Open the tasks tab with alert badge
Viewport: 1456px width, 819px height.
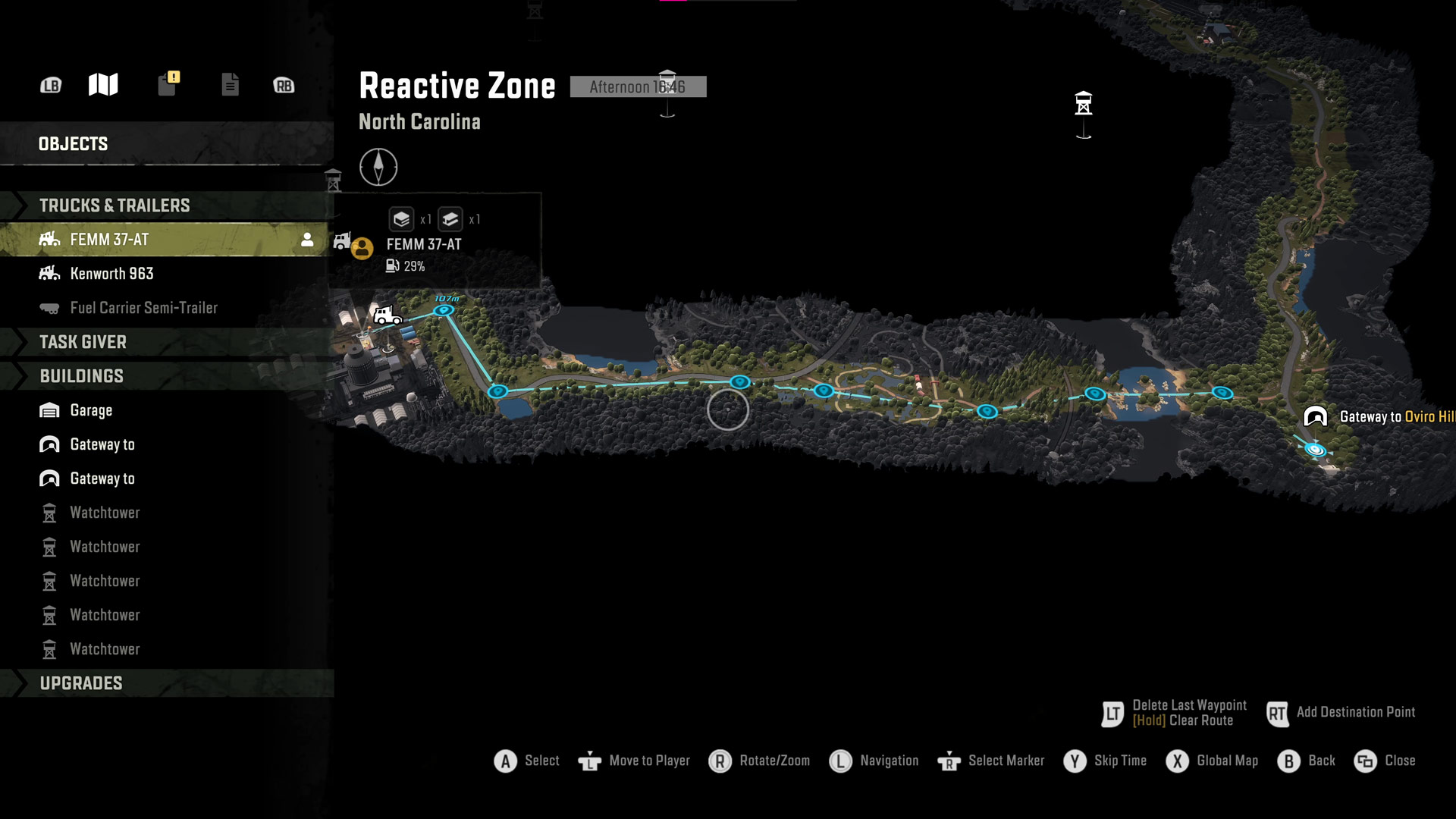pos(168,84)
